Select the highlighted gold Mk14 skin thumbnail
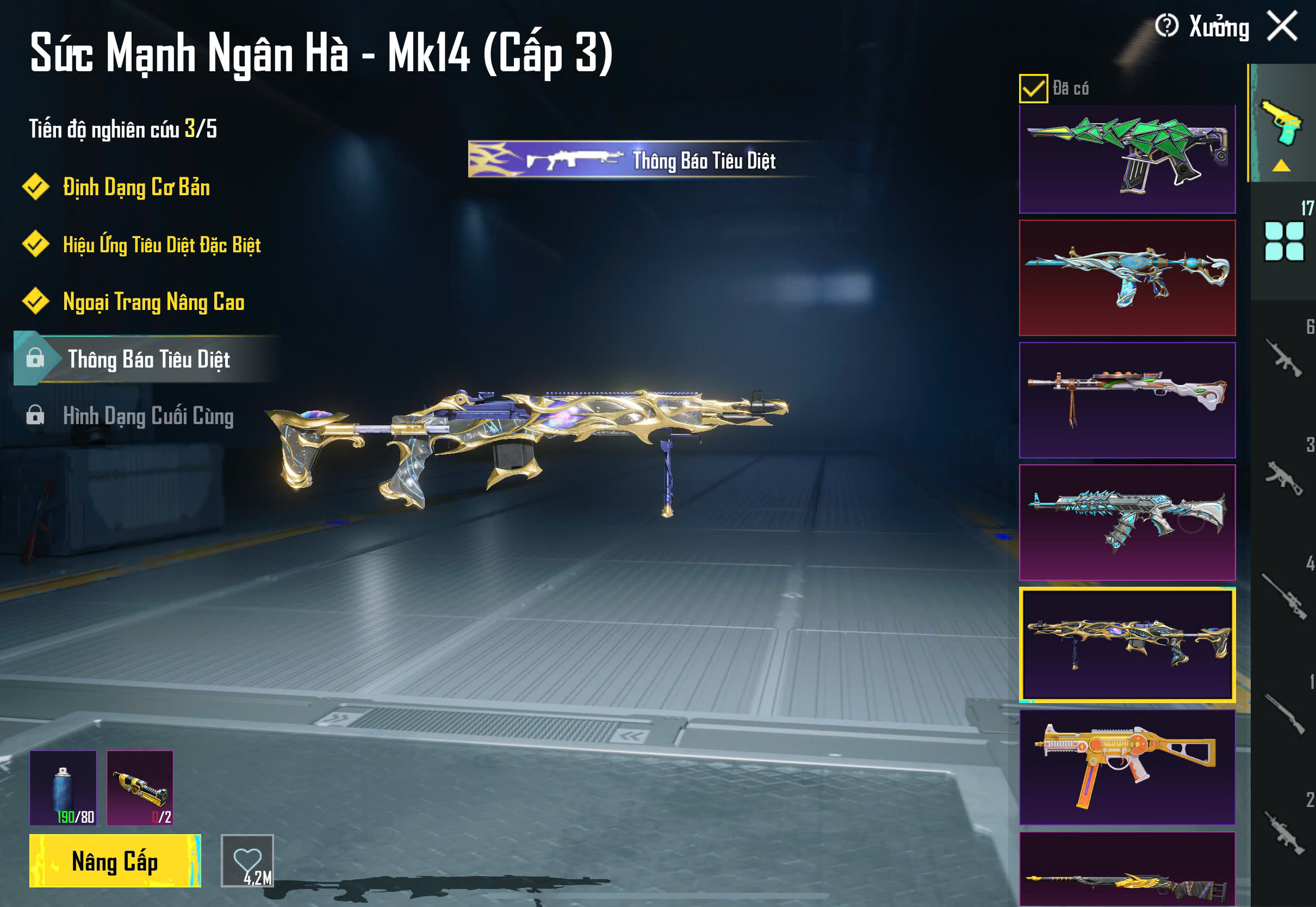The height and width of the screenshot is (907, 1316). click(1127, 644)
